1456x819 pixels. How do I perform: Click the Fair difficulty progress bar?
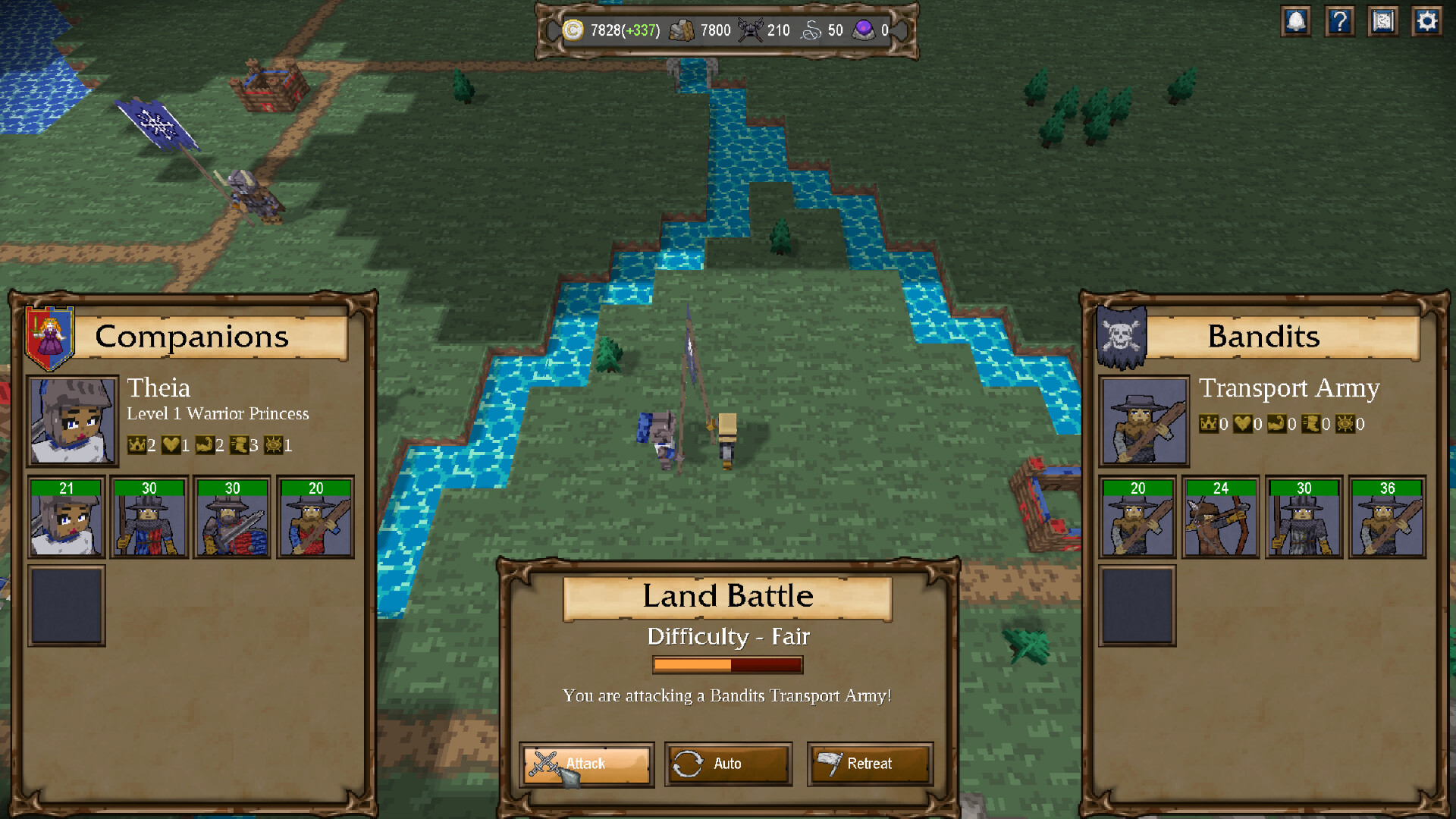[x=727, y=664]
